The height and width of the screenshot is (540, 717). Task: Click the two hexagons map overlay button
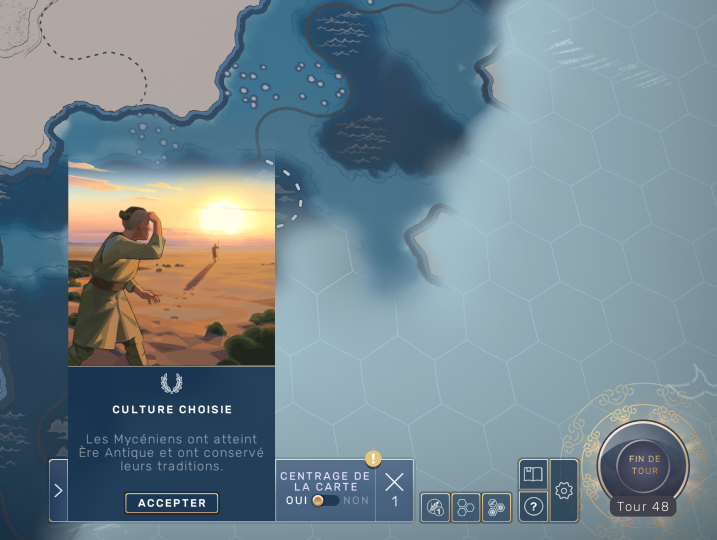pos(466,508)
